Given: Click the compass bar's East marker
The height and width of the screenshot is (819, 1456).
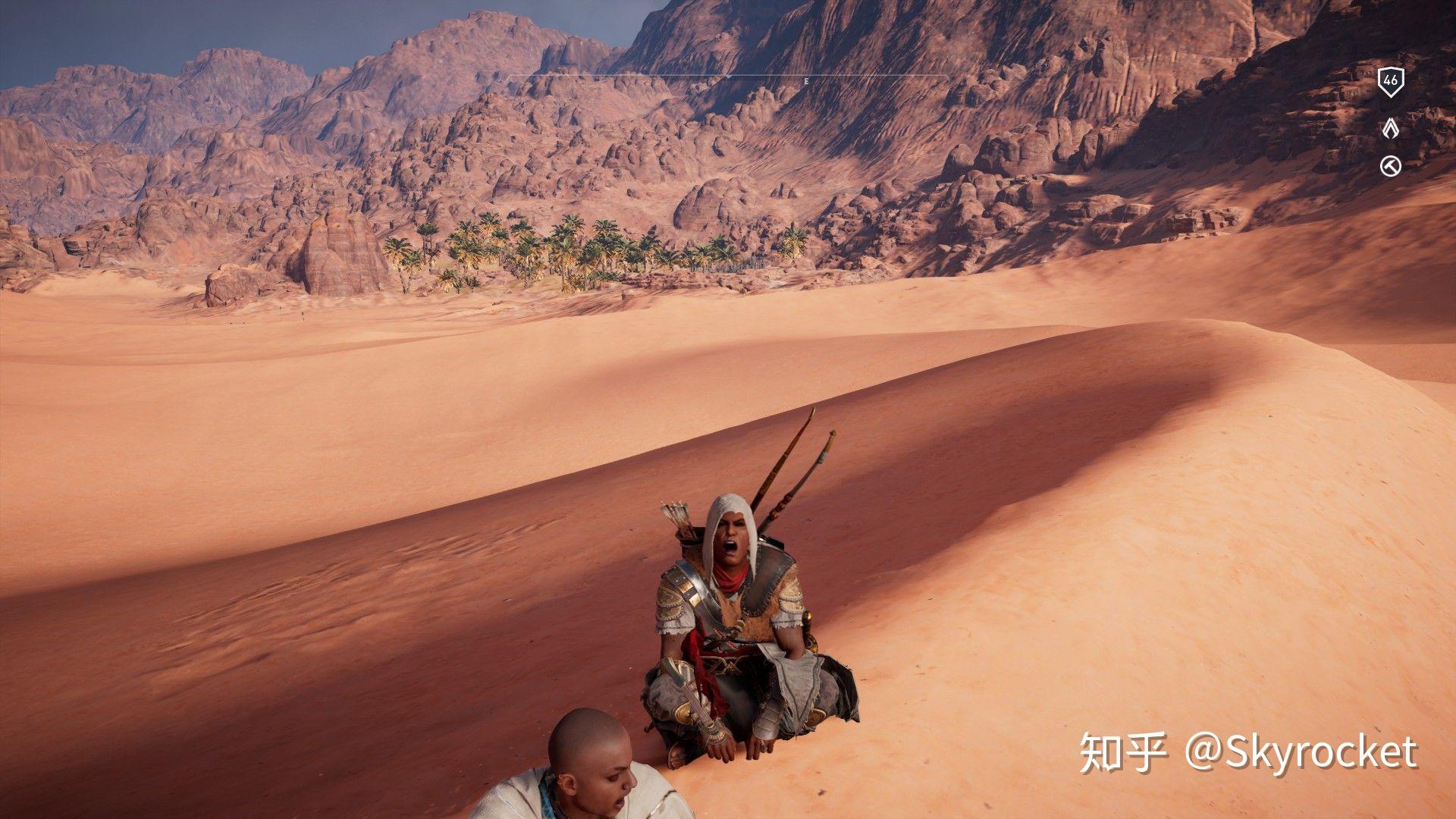Looking at the screenshot, I should click(806, 80).
